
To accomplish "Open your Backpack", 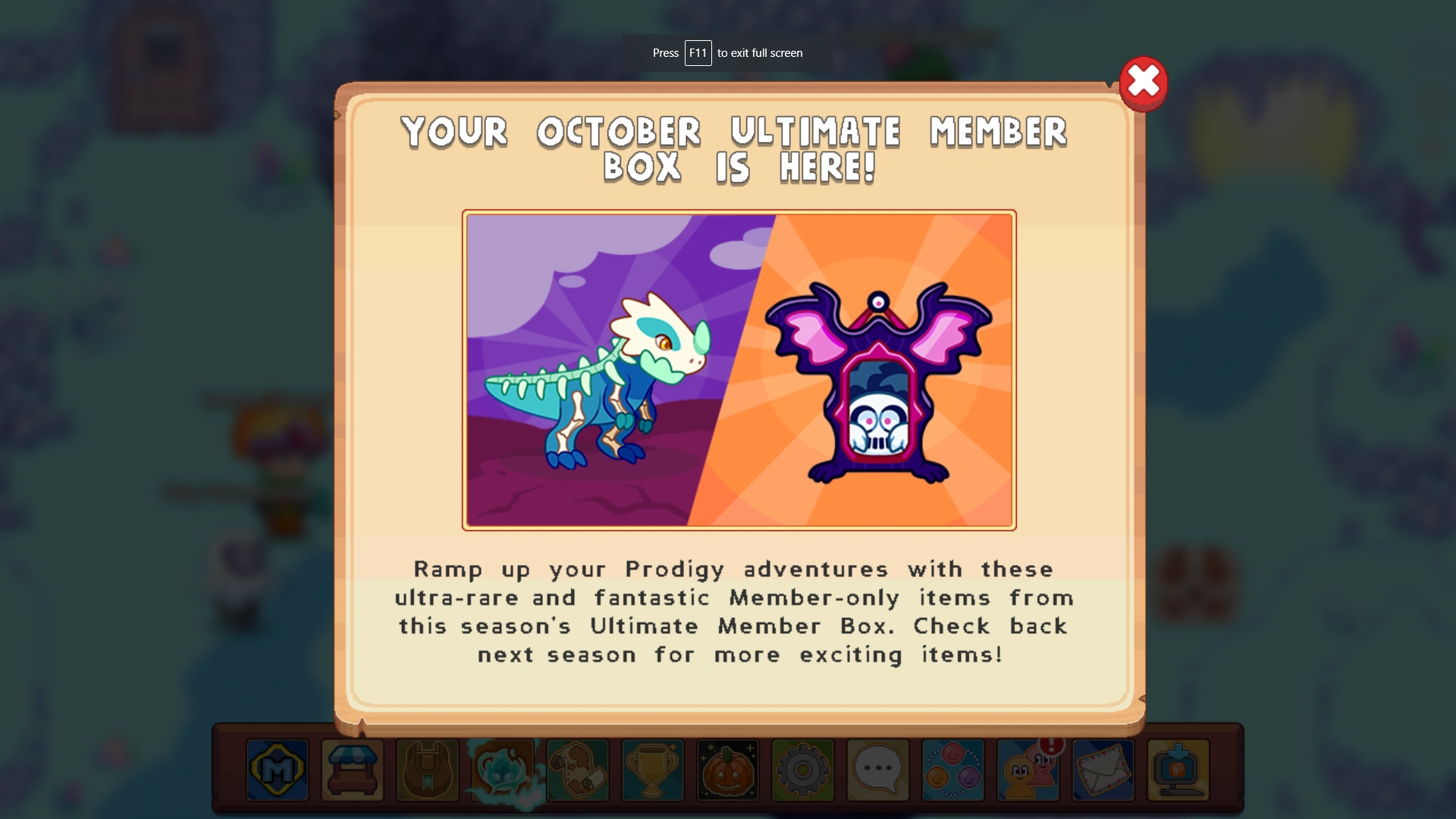I will point(427,770).
